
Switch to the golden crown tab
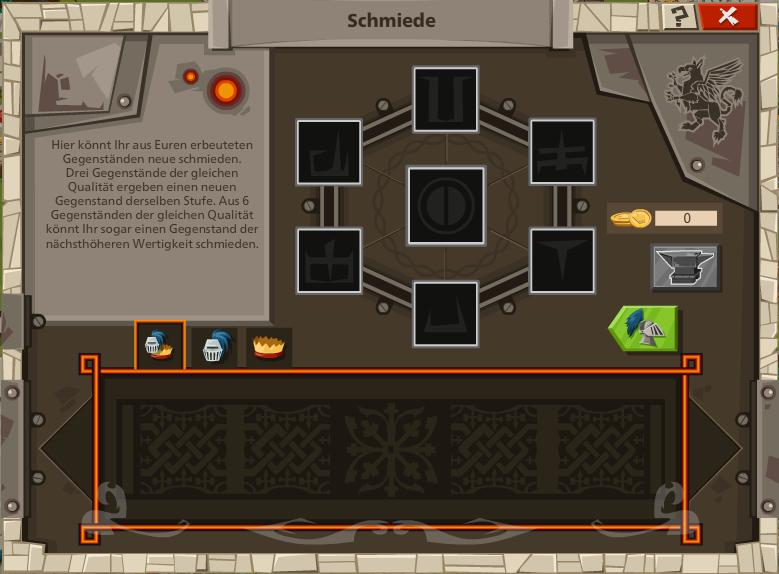[x=268, y=346]
